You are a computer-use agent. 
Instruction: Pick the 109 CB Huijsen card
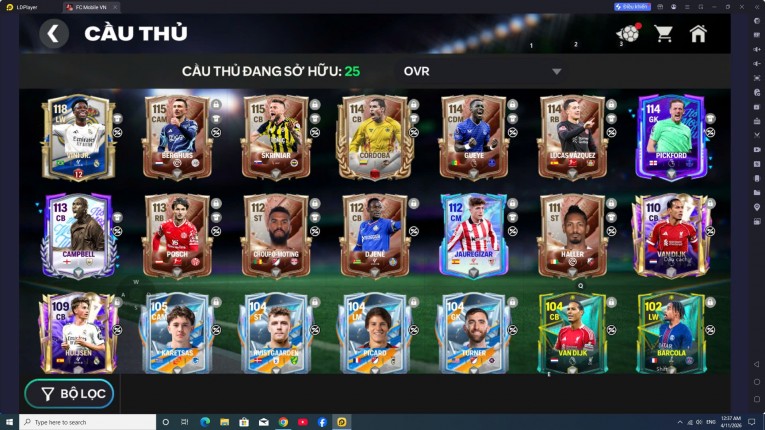click(x=78, y=334)
